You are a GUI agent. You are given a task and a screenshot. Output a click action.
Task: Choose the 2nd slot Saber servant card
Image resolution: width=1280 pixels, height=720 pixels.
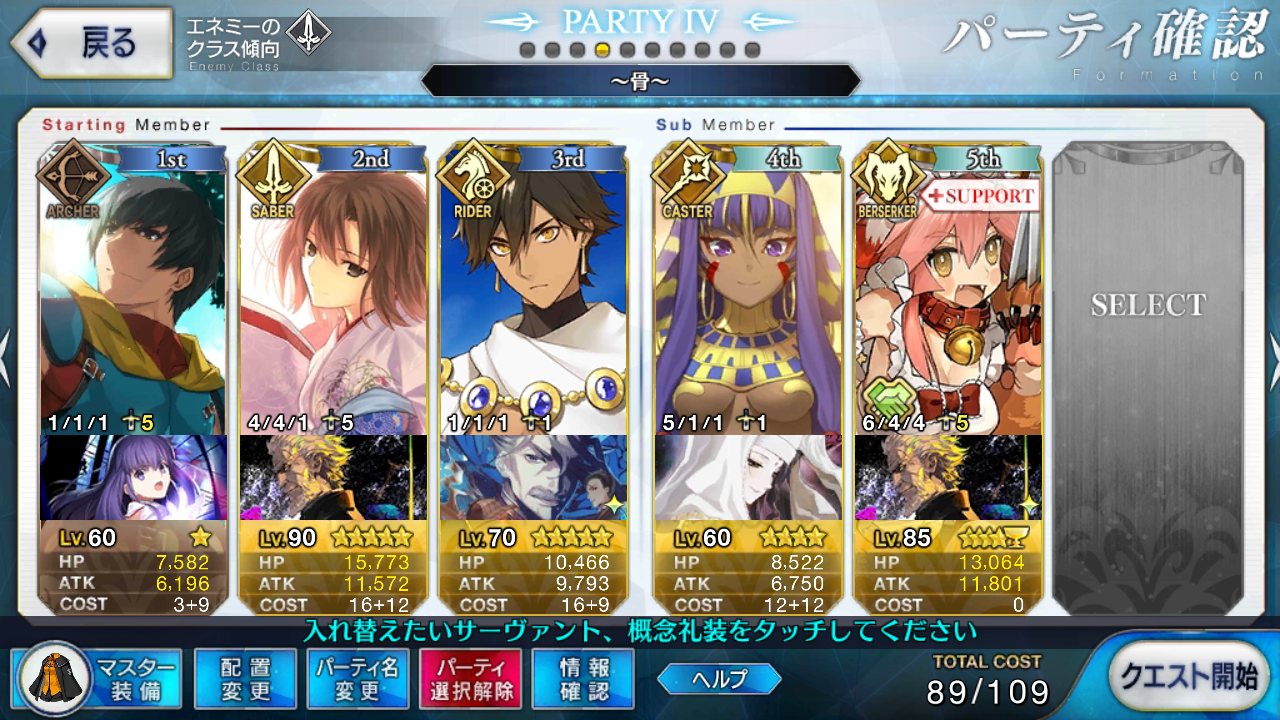click(x=333, y=290)
